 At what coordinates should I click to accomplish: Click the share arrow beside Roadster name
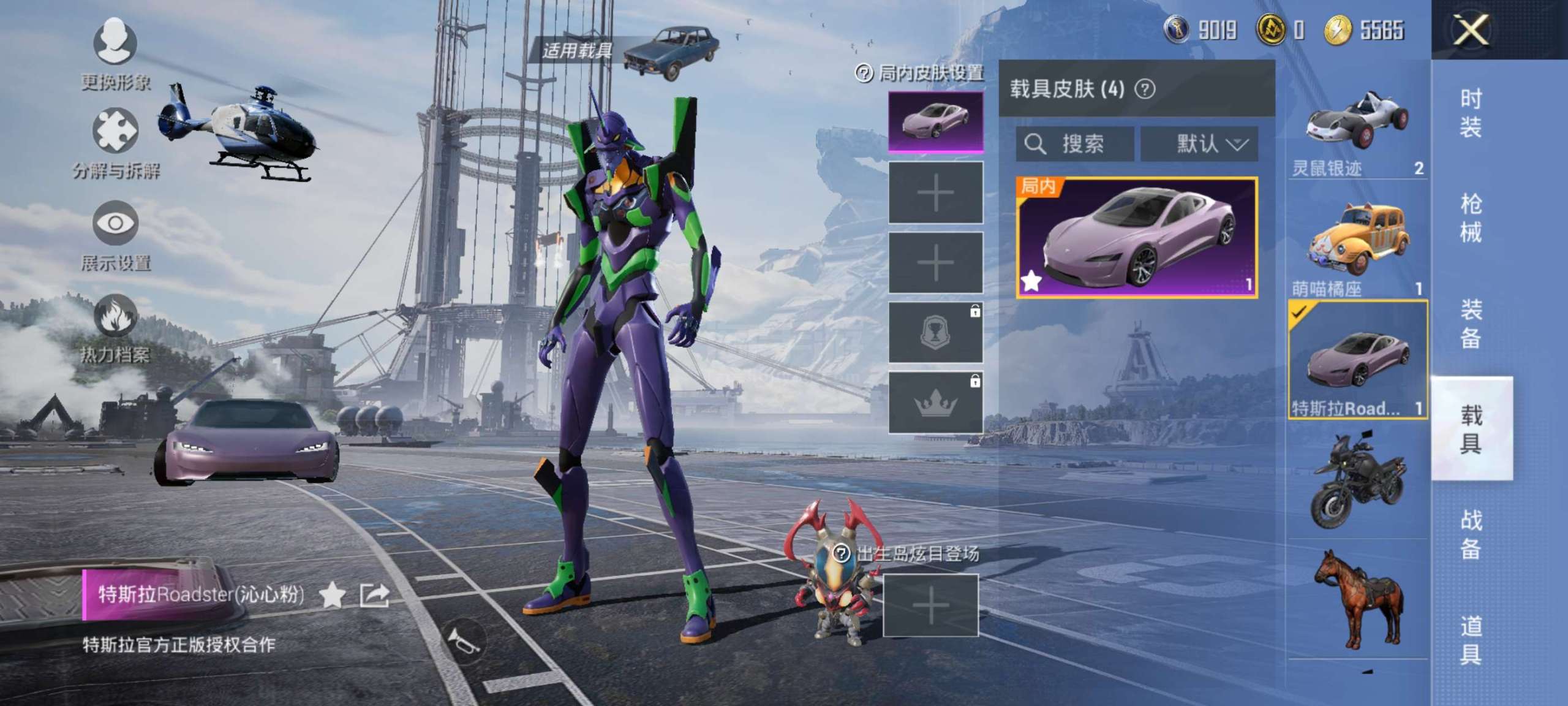pos(374,594)
